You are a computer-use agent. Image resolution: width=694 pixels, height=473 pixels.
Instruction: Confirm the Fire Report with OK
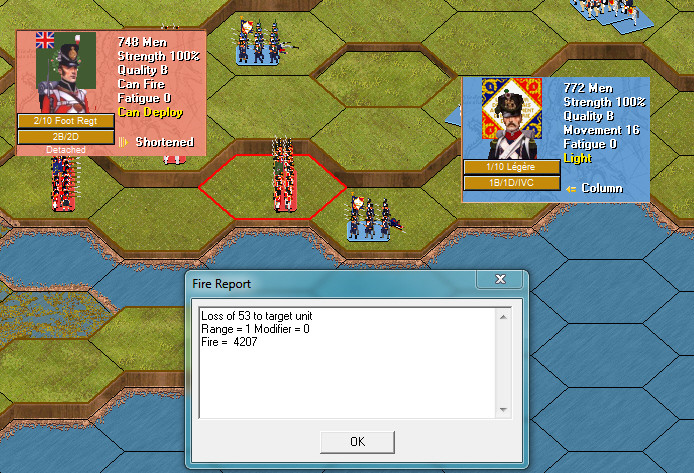(357, 441)
